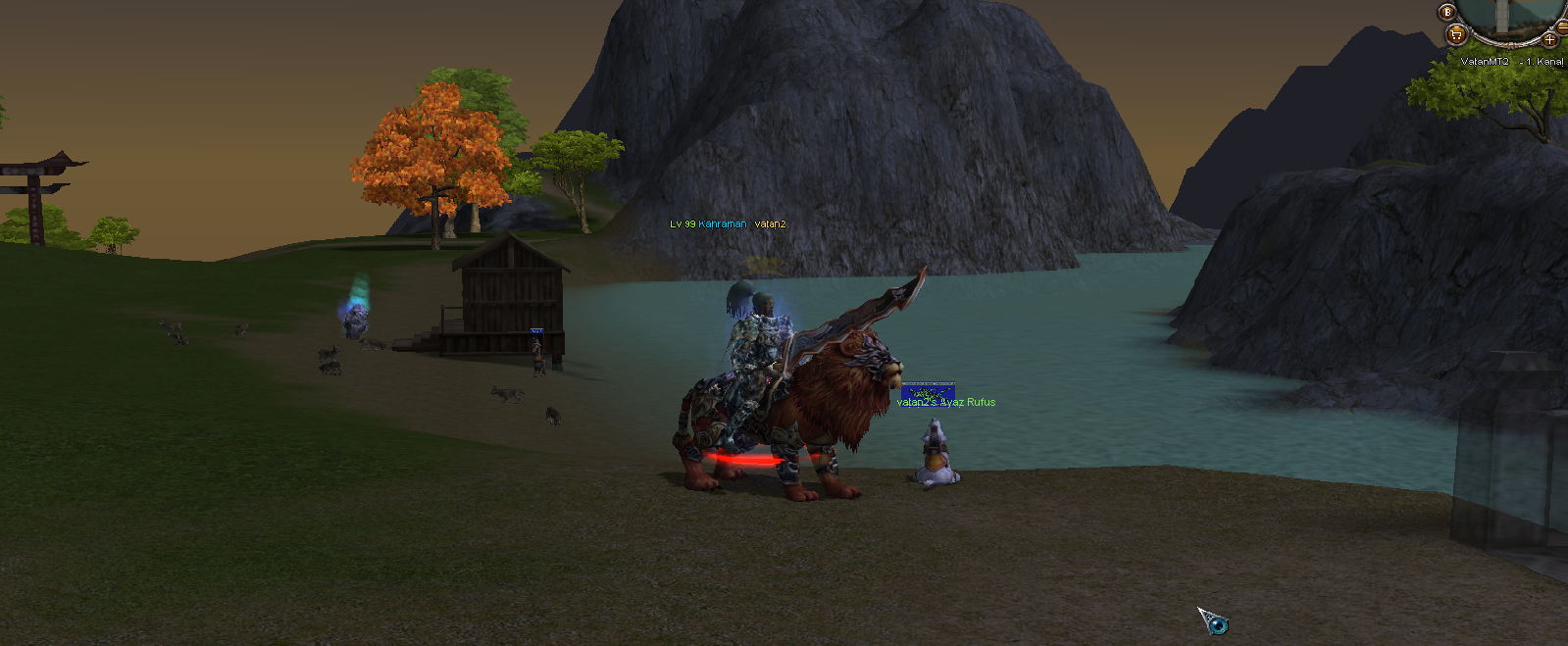Viewport: 1568px width, 646px height.
Task: Open the shopping cart item shop
Action: point(1456,35)
